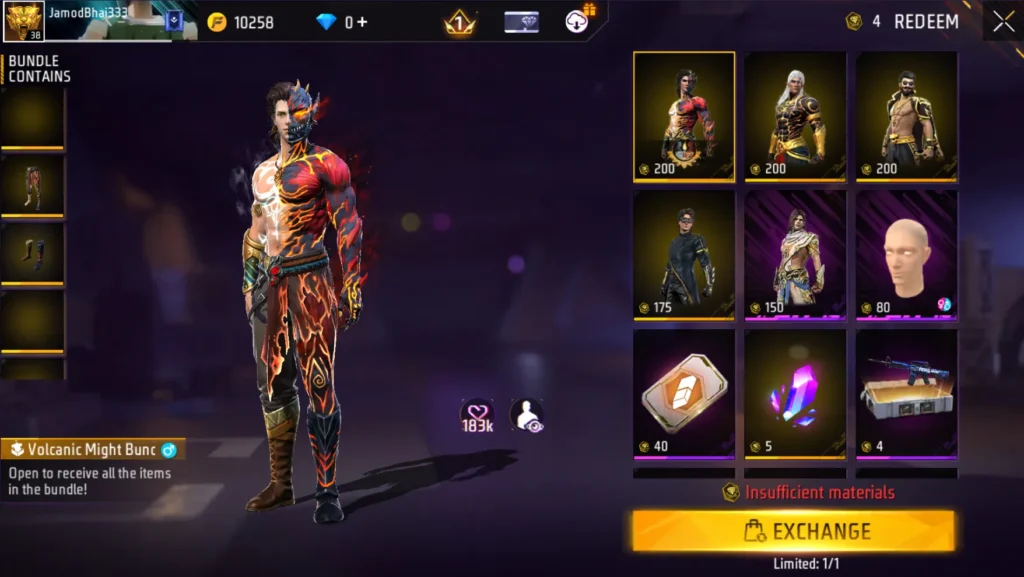View the bundle's boots item slot
Screen dimensions: 1024x577
(32, 253)
